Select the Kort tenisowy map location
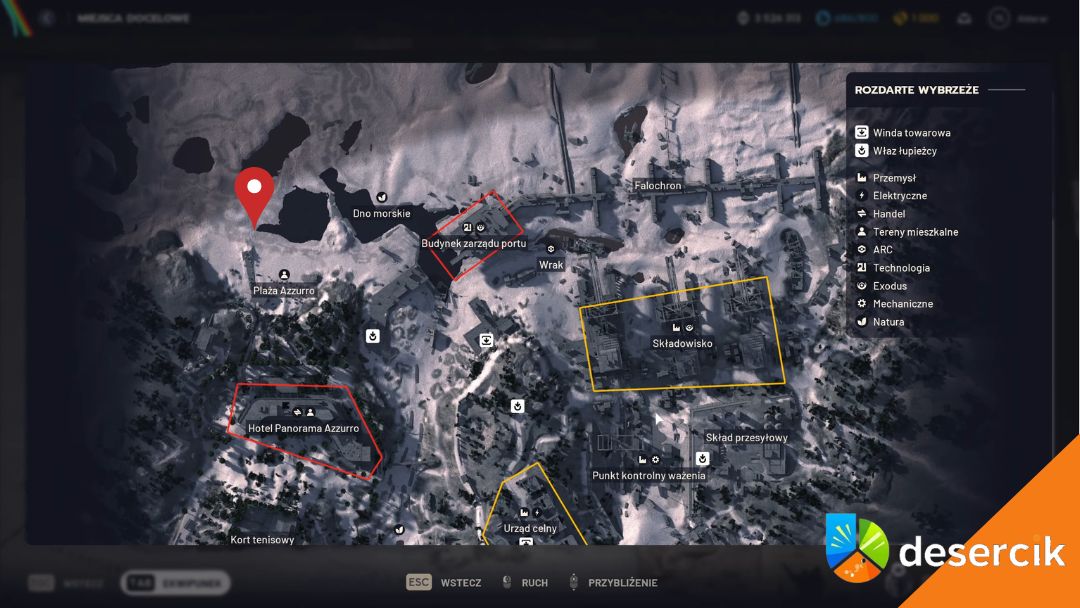 pos(262,540)
